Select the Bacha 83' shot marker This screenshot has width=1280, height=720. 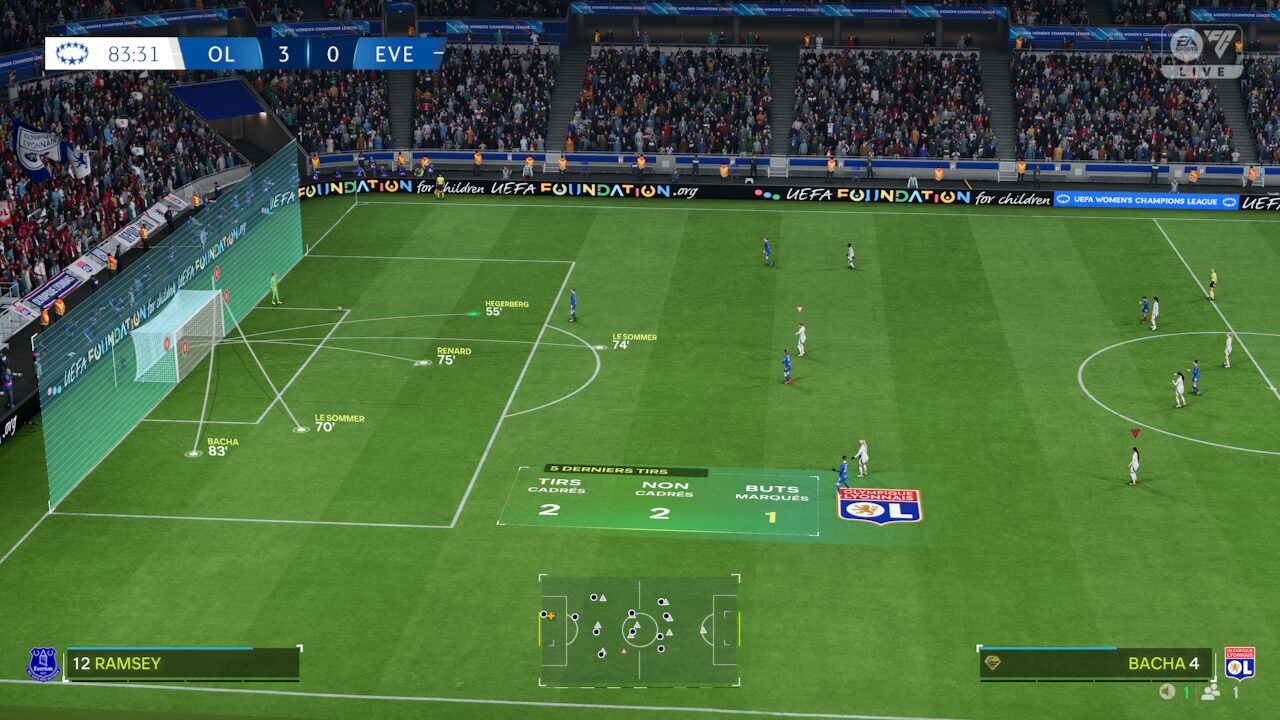coord(193,453)
